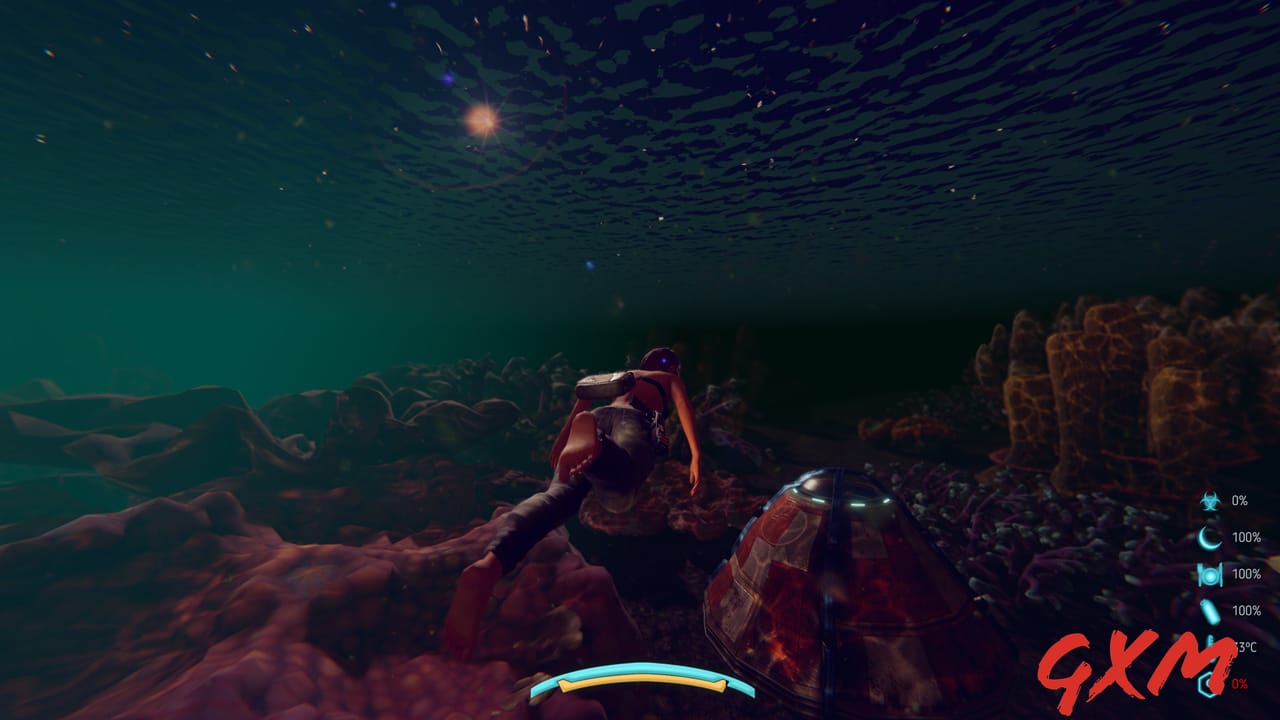The height and width of the screenshot is (720, 1280).
Task: Click the infection icon's 0% readout
Action: (x=1240, y=502)
